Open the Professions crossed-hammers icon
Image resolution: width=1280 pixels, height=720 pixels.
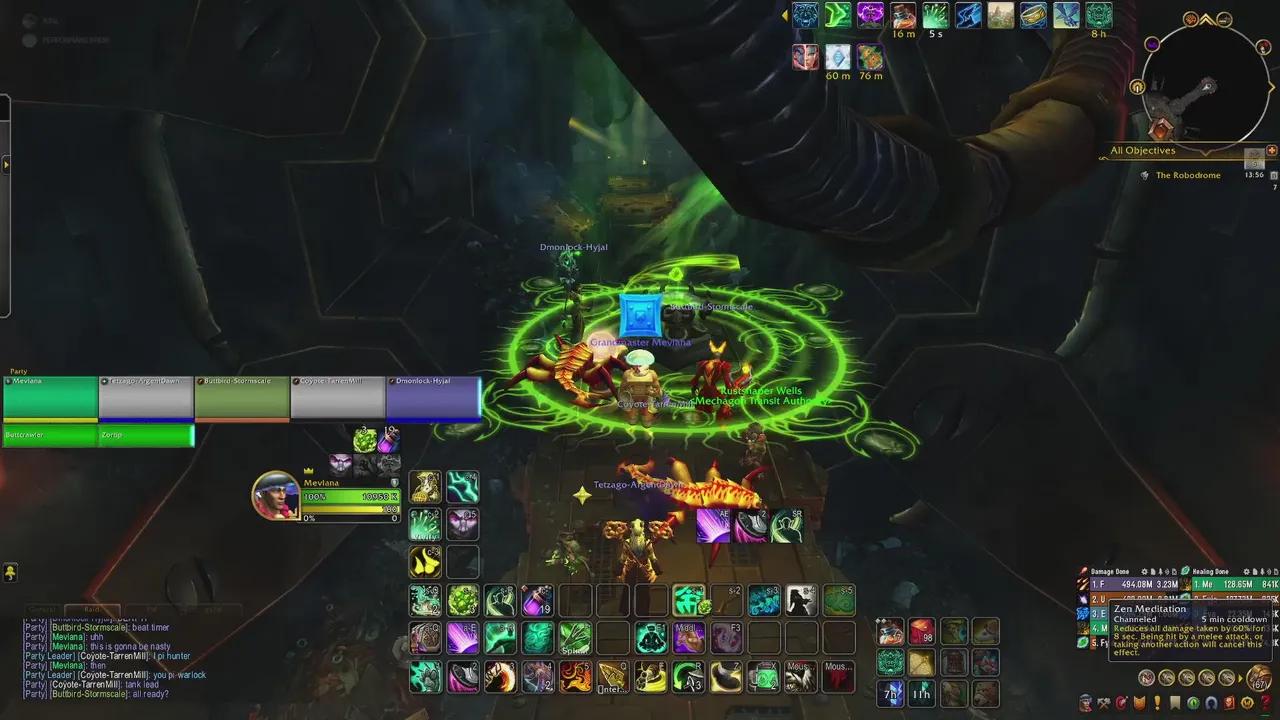coord(1103,705)
